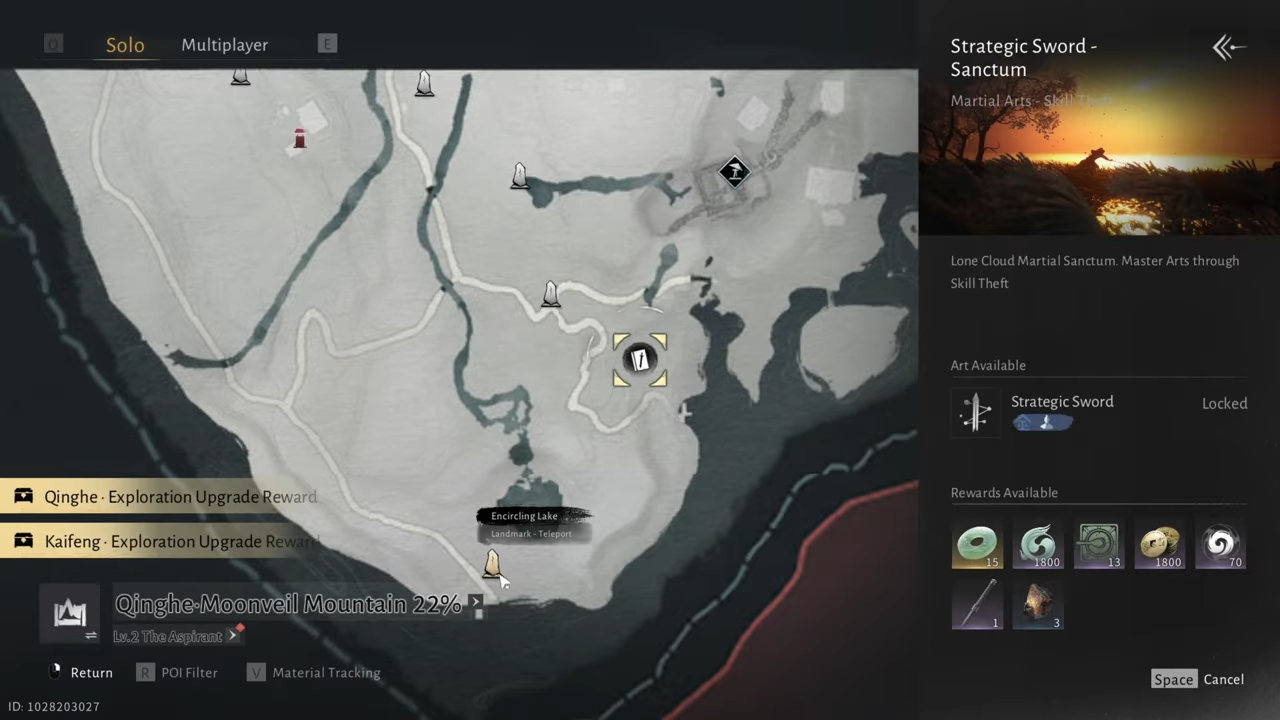Select the black diamond map marker
This screenshot has width=1280, height=720.
pos(735,172)
